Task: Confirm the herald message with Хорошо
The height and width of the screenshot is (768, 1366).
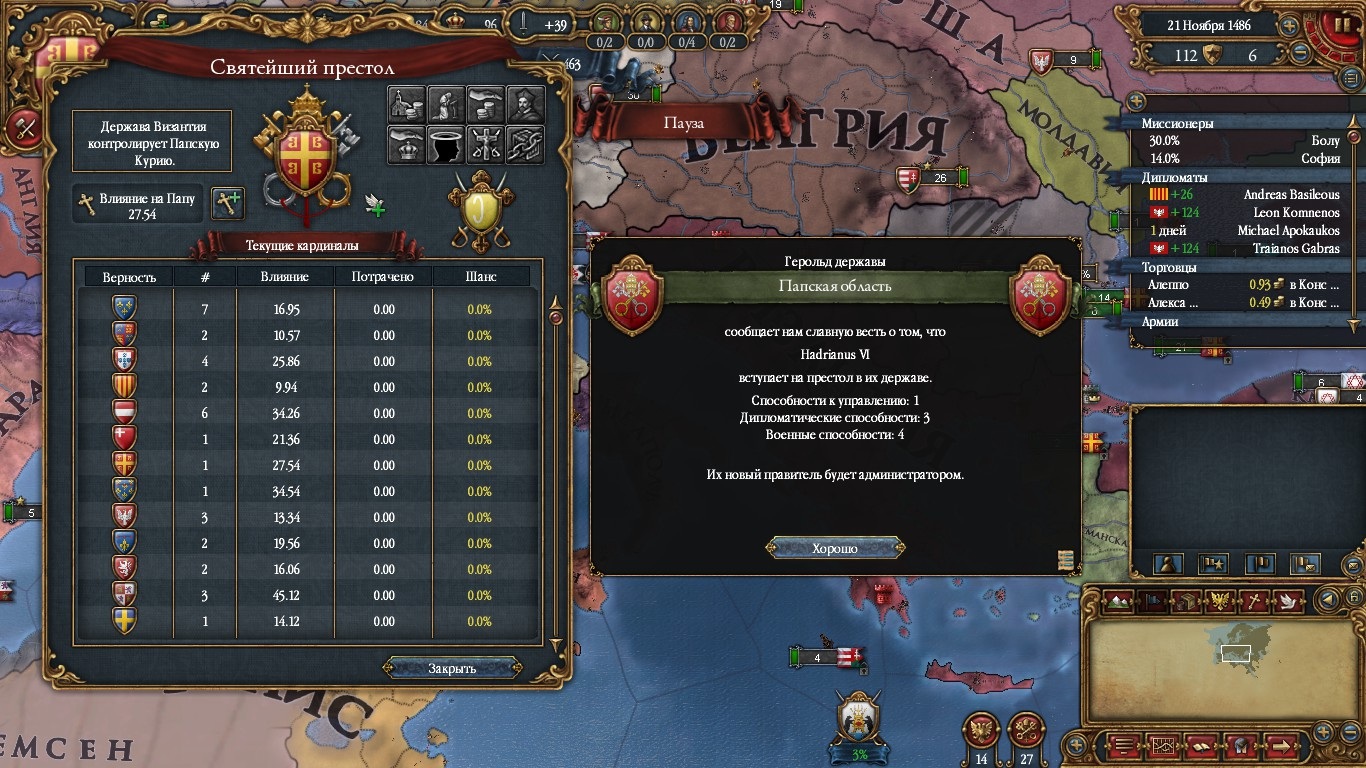Action: click(835, 548)
